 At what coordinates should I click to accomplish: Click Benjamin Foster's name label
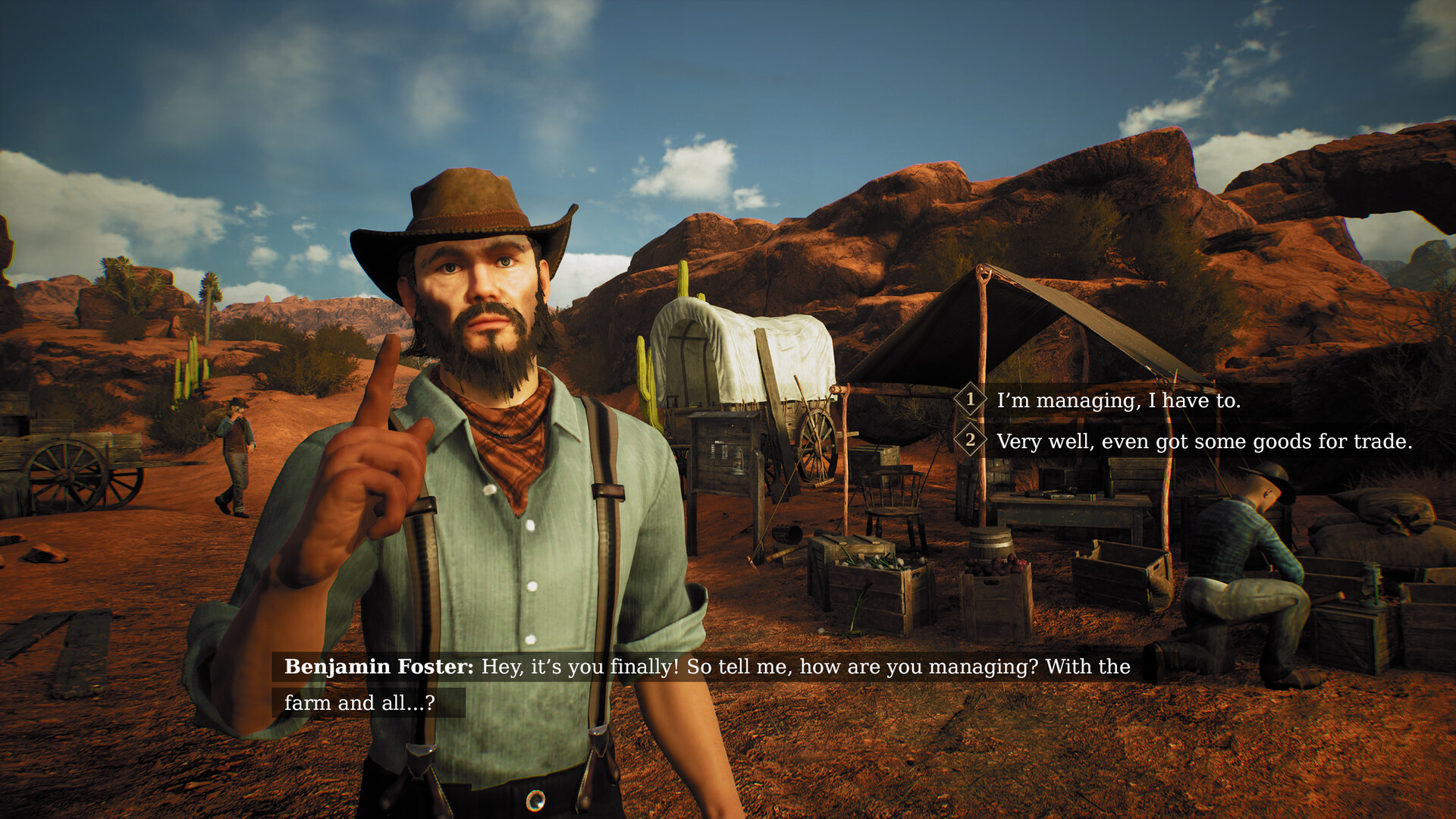377,667
